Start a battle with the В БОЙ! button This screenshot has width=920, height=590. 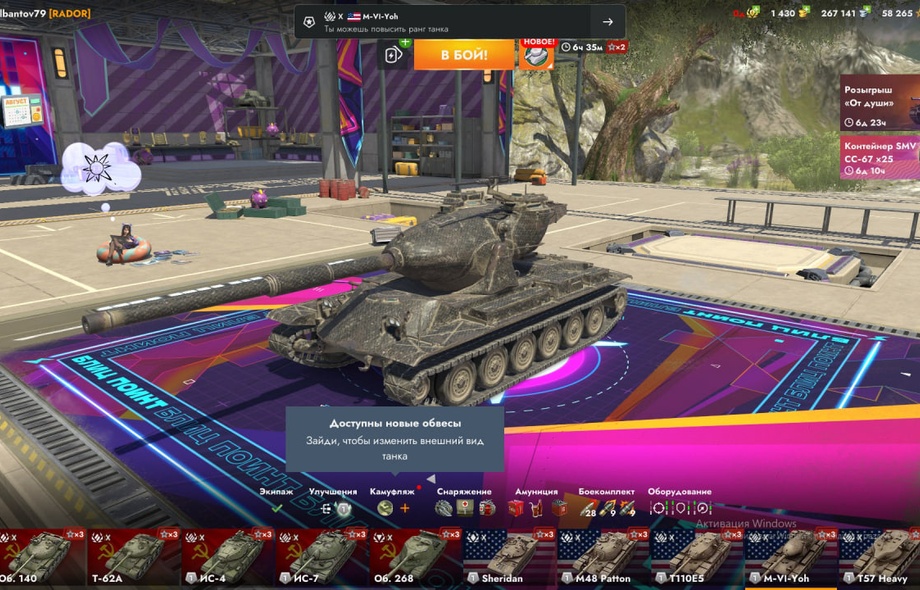point(464,53)
